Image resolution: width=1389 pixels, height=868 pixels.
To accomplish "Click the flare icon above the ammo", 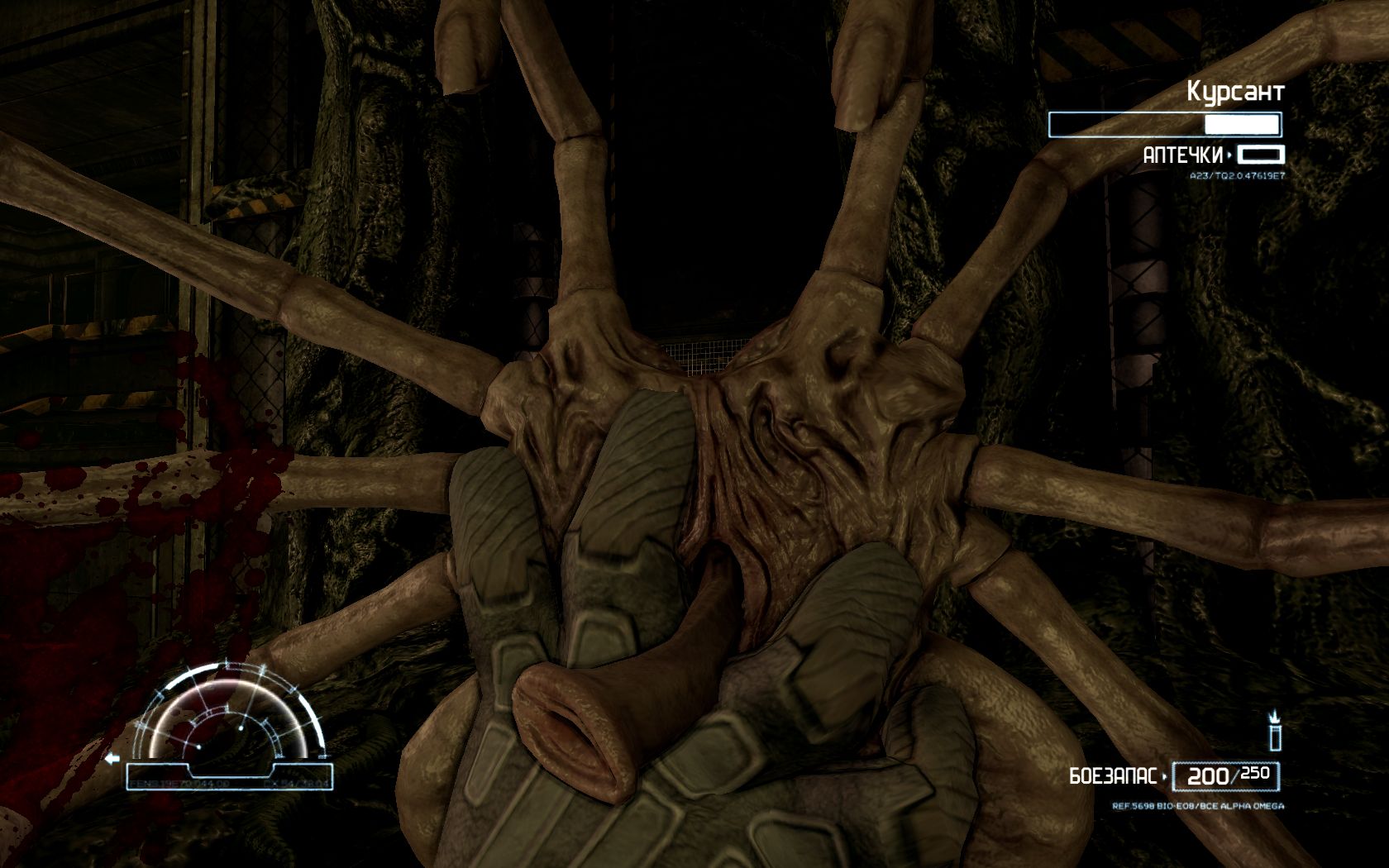I will pyautogui.click(x=1274, y=730).
